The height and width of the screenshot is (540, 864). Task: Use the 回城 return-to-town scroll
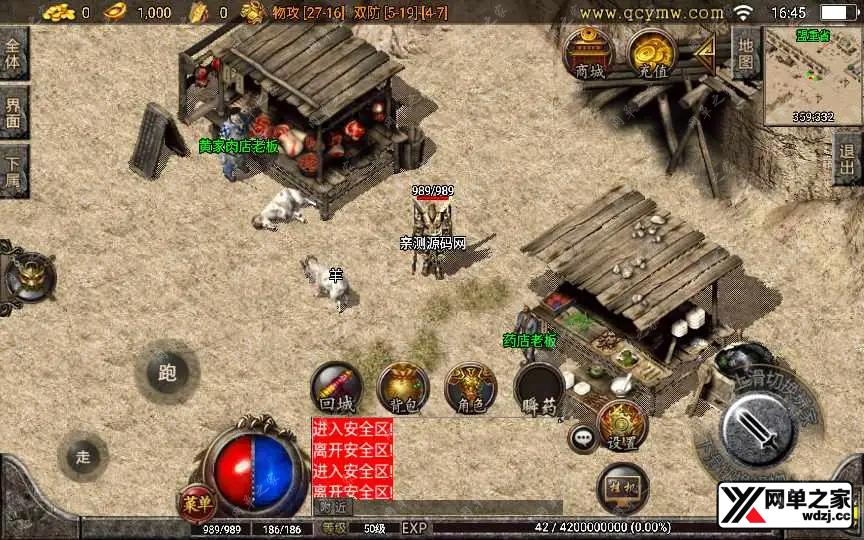click(x=335, y=388)
